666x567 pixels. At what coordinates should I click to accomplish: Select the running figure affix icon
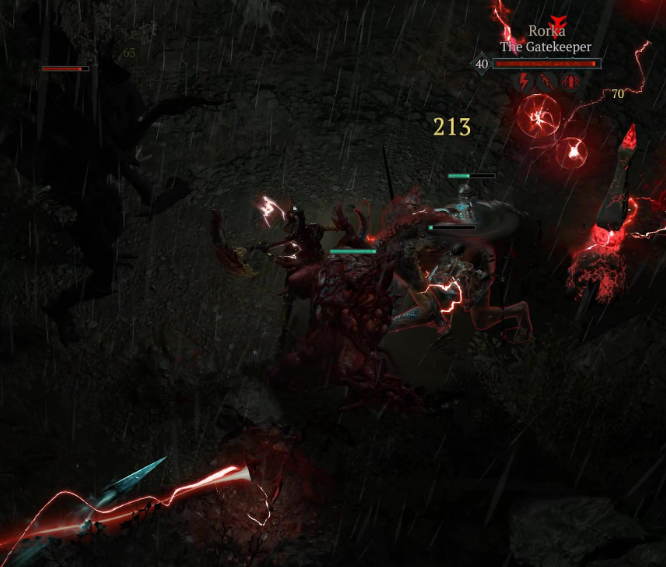(548, 82)
